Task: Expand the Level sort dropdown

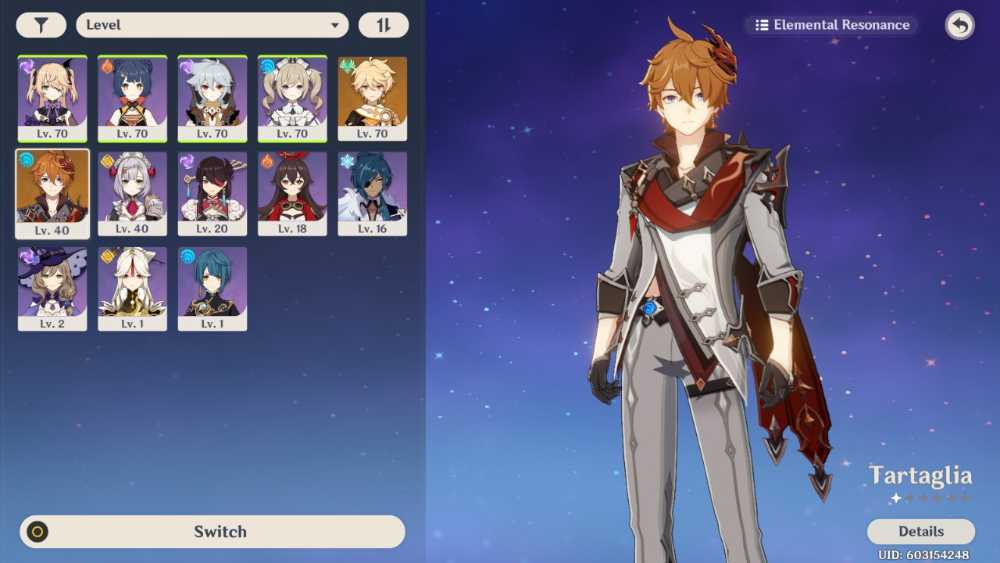Action: pos(212,25)
